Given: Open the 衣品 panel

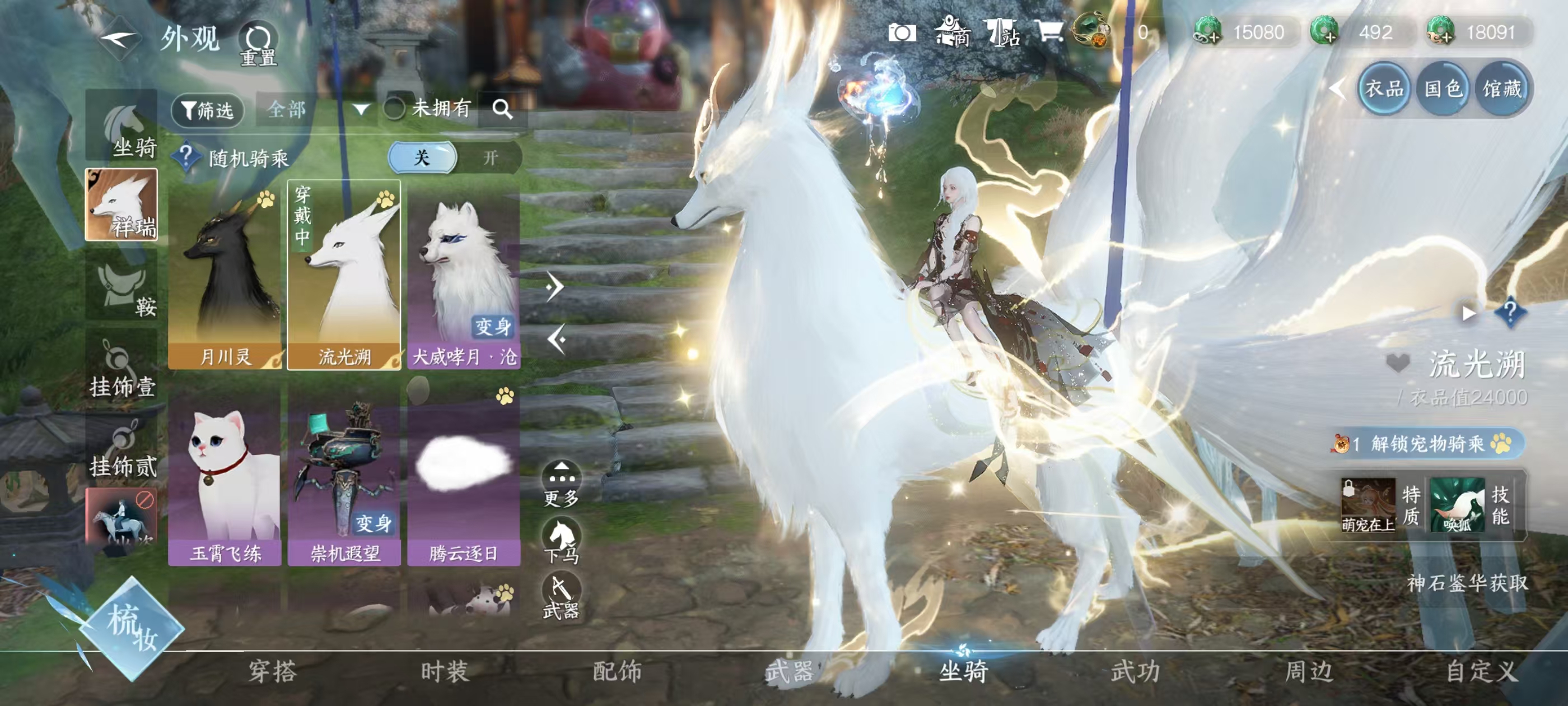Looking at the screenshot, I should pos(1384,89).
